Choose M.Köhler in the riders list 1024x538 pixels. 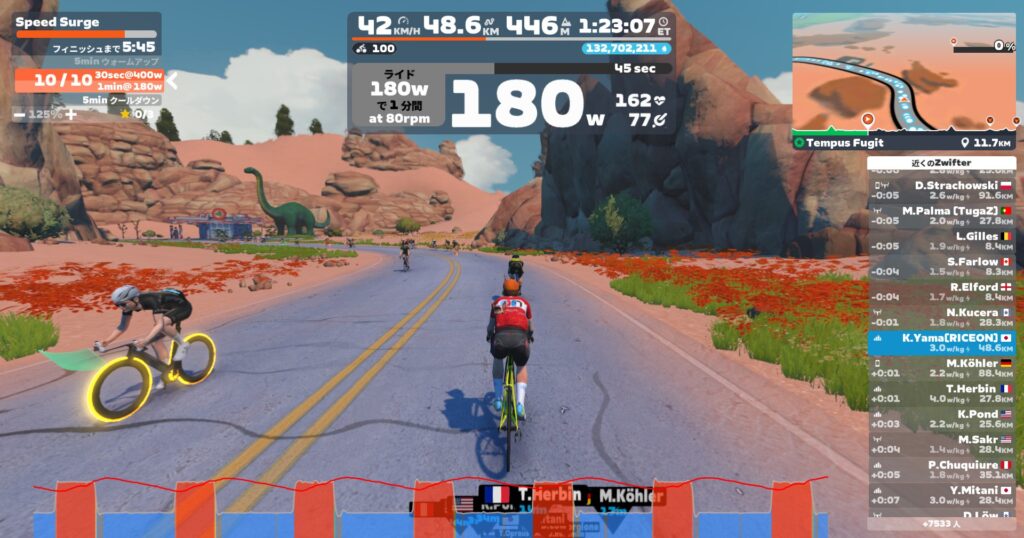tap(941, 369)
